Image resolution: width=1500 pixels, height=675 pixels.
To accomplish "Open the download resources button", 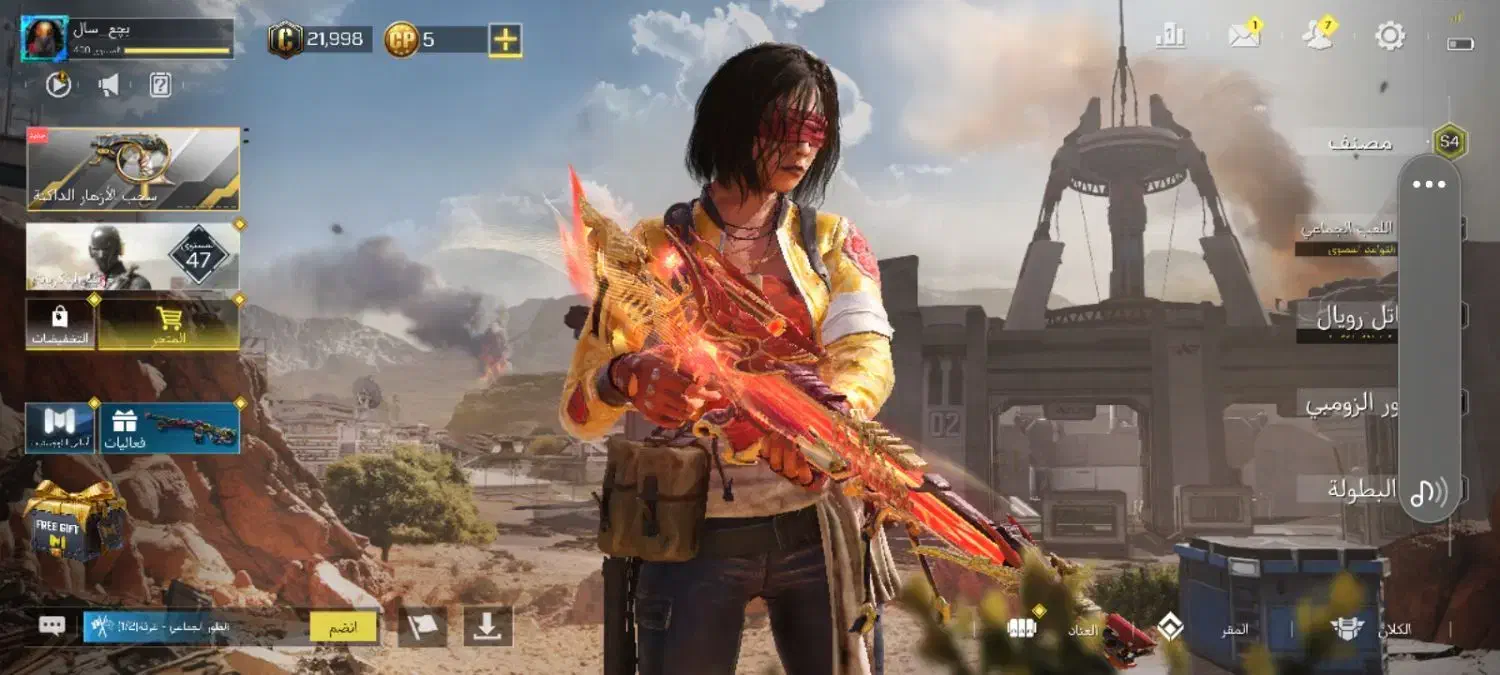I will point(487,627).
